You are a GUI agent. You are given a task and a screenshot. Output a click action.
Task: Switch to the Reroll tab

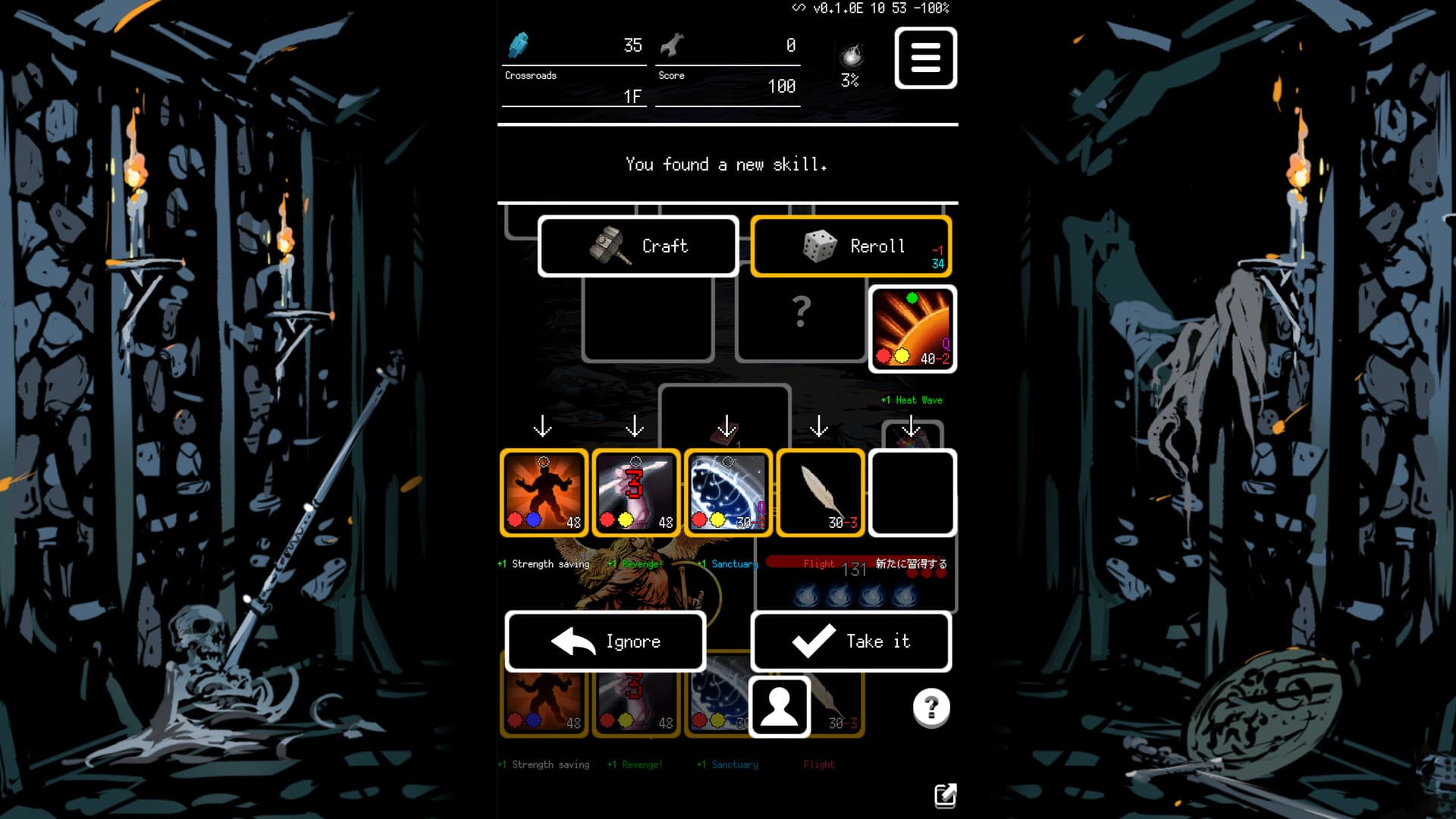851,246
